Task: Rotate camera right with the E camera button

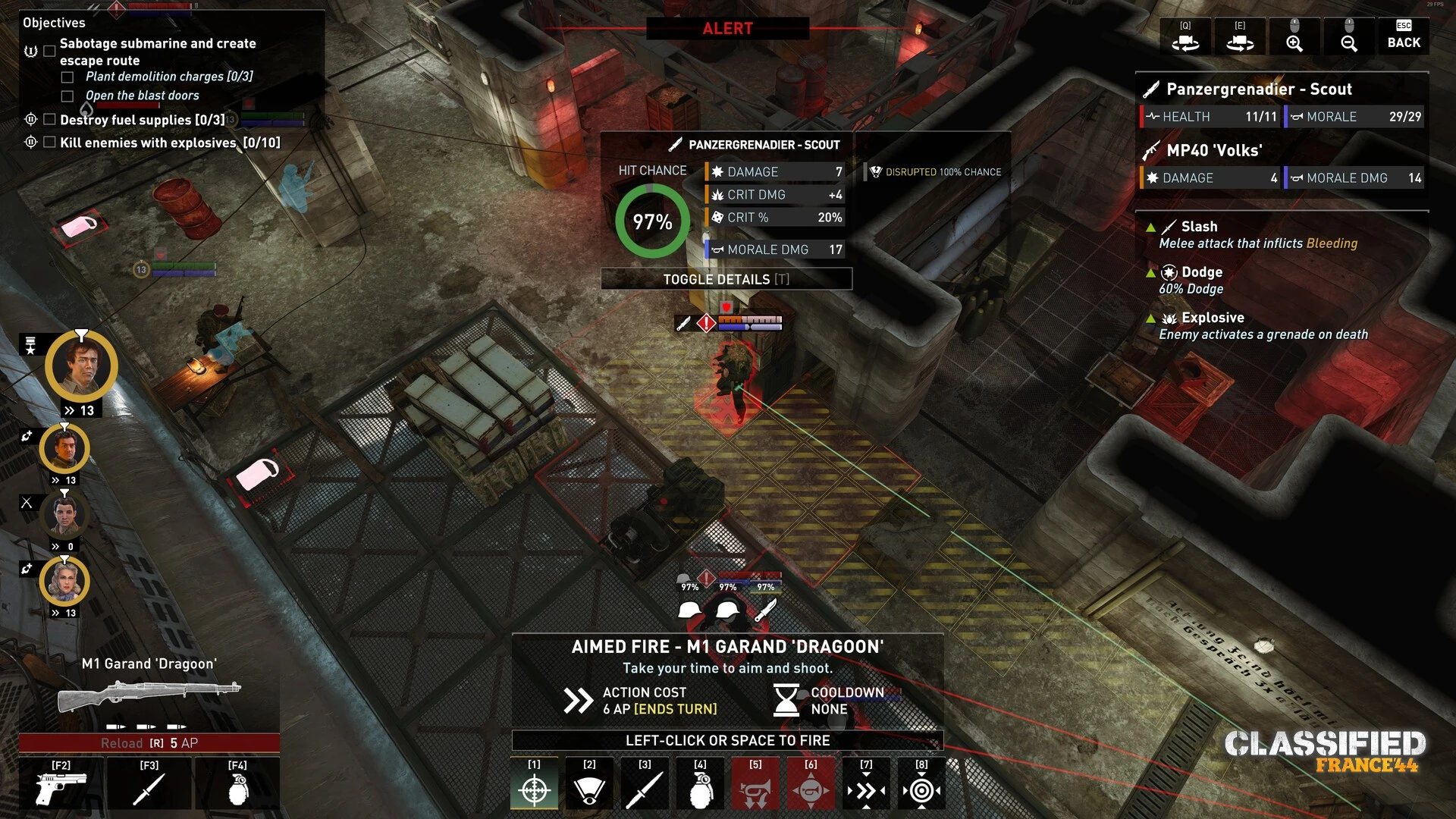Action: click(1240, 36)
